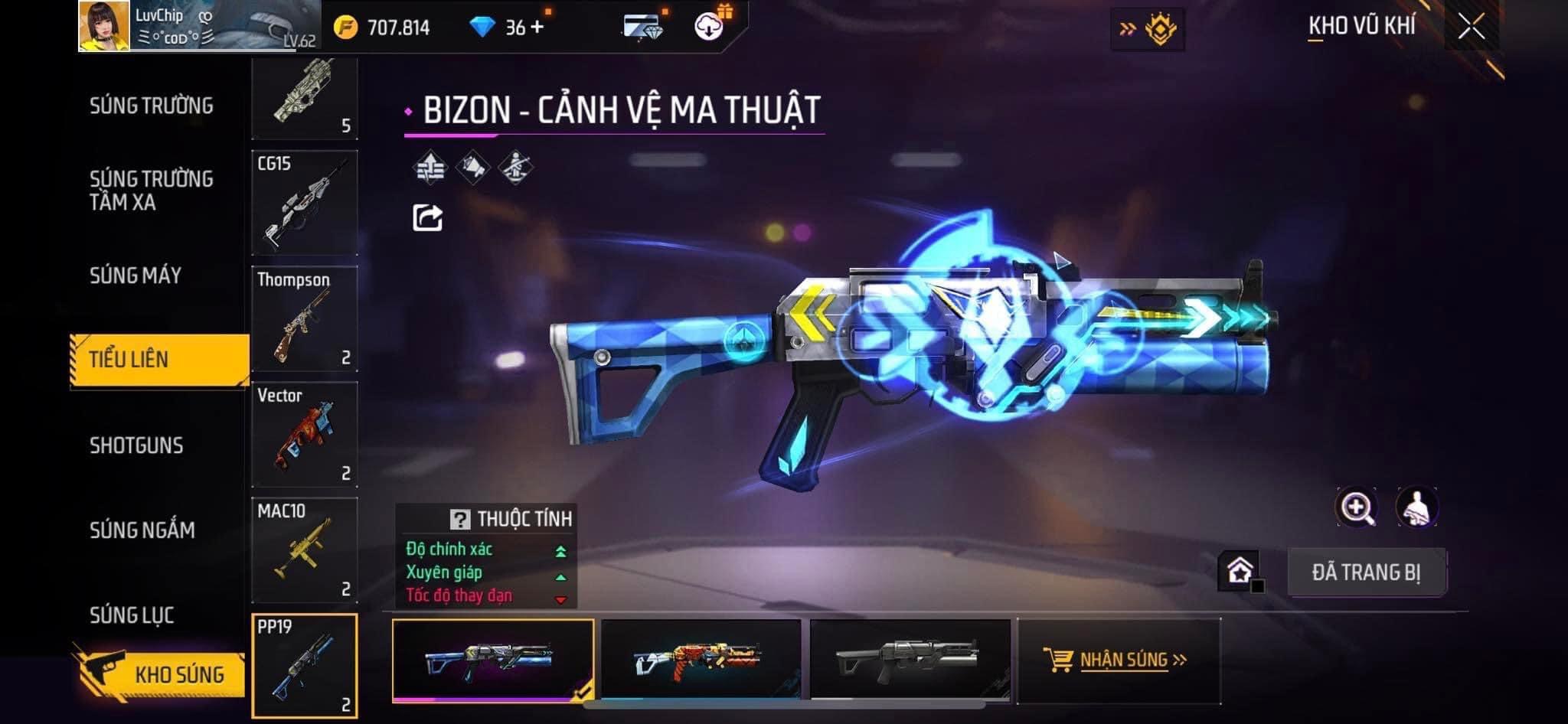This screenshot has width=1568, height=724.
Task: Select the Vector weapon slot
Action: point(305,435)
